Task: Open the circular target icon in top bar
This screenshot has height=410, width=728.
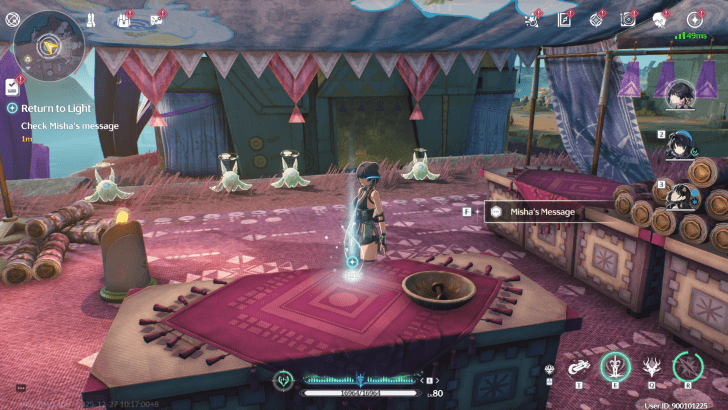Action: 596,19
